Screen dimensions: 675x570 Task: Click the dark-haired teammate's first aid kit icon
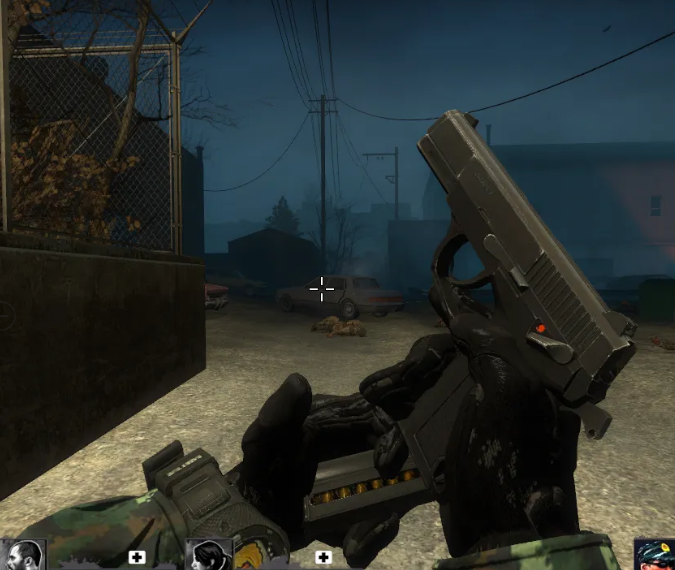323,557
